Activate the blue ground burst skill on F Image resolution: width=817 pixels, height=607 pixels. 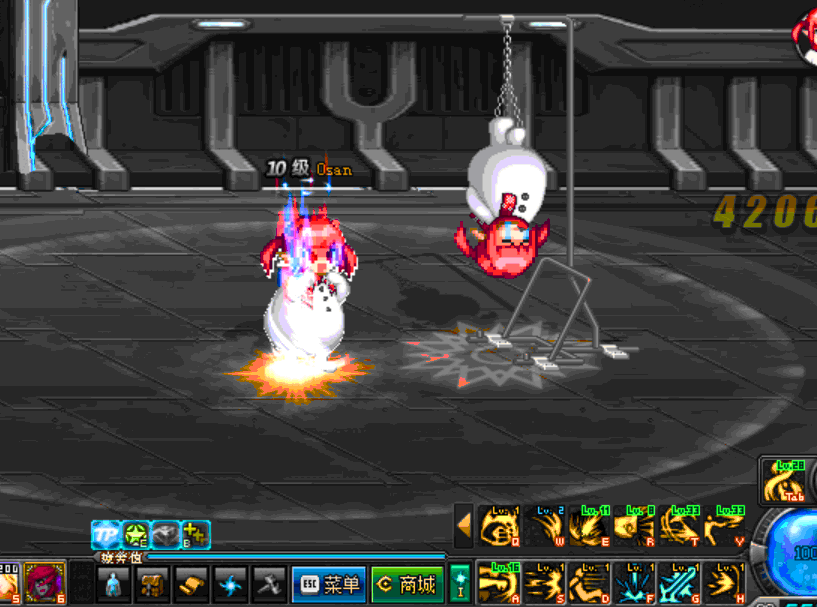(x=633, y=582)
